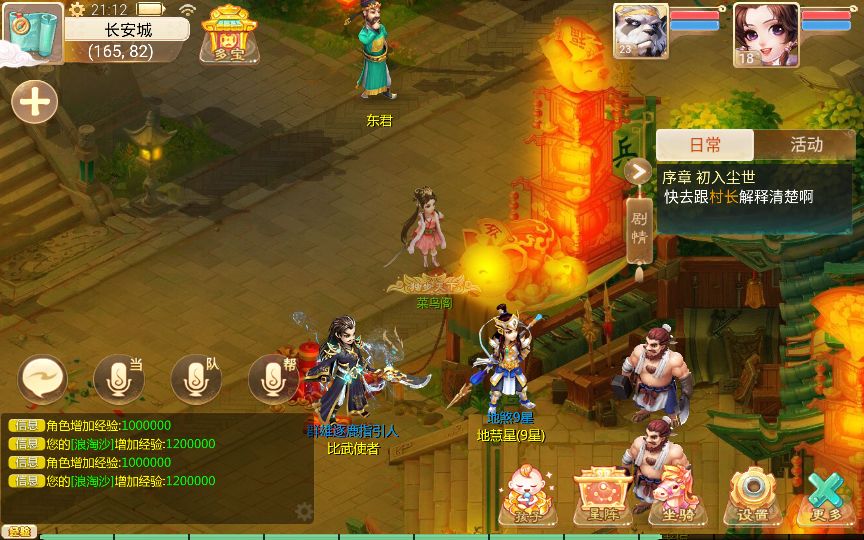Open chat settings via the gear icon
This screenshot has height=540, width=864.
[x=304, y=511]
